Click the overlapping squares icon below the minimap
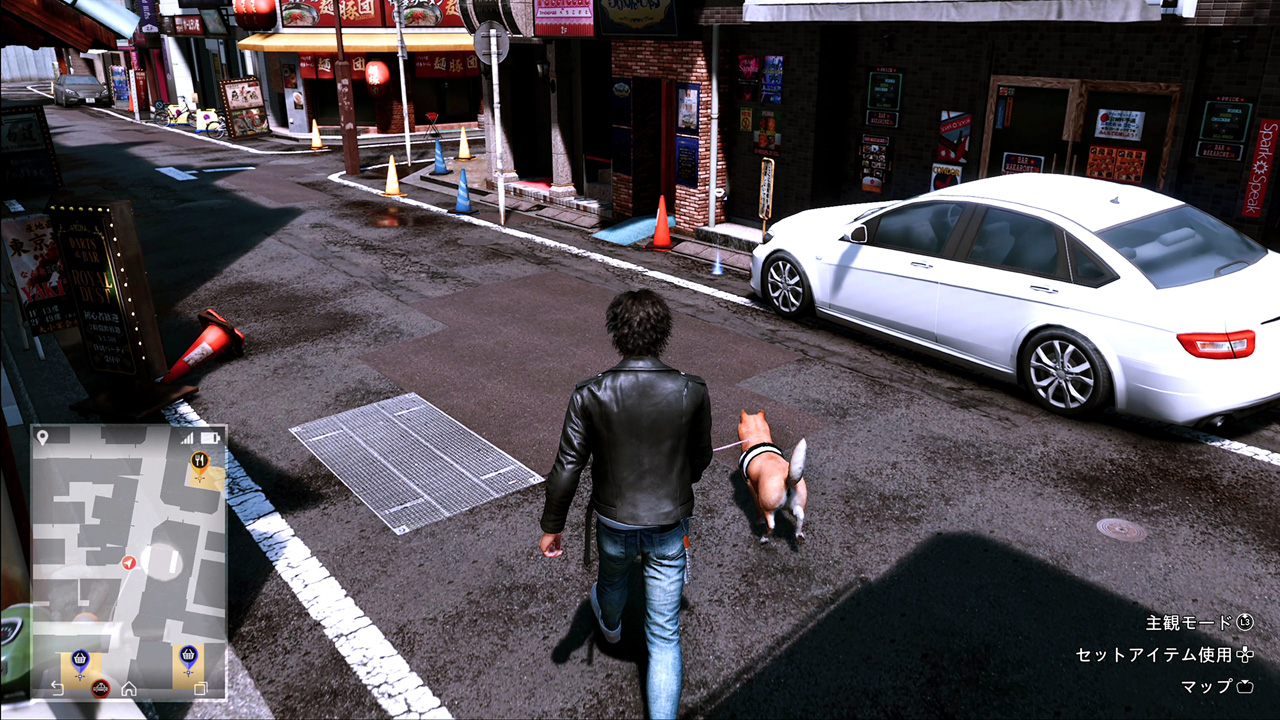The image size is (1280, 720). [x=200, y=688]
